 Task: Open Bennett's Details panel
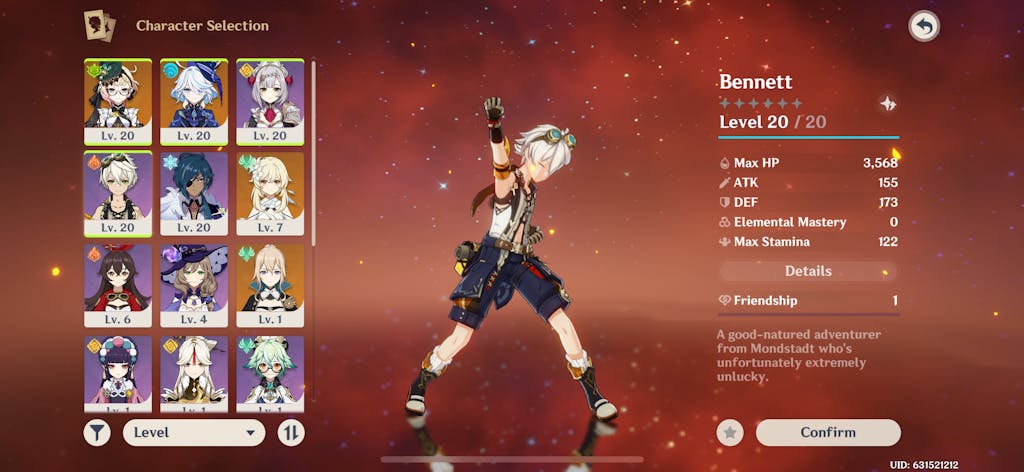point(808,271)
